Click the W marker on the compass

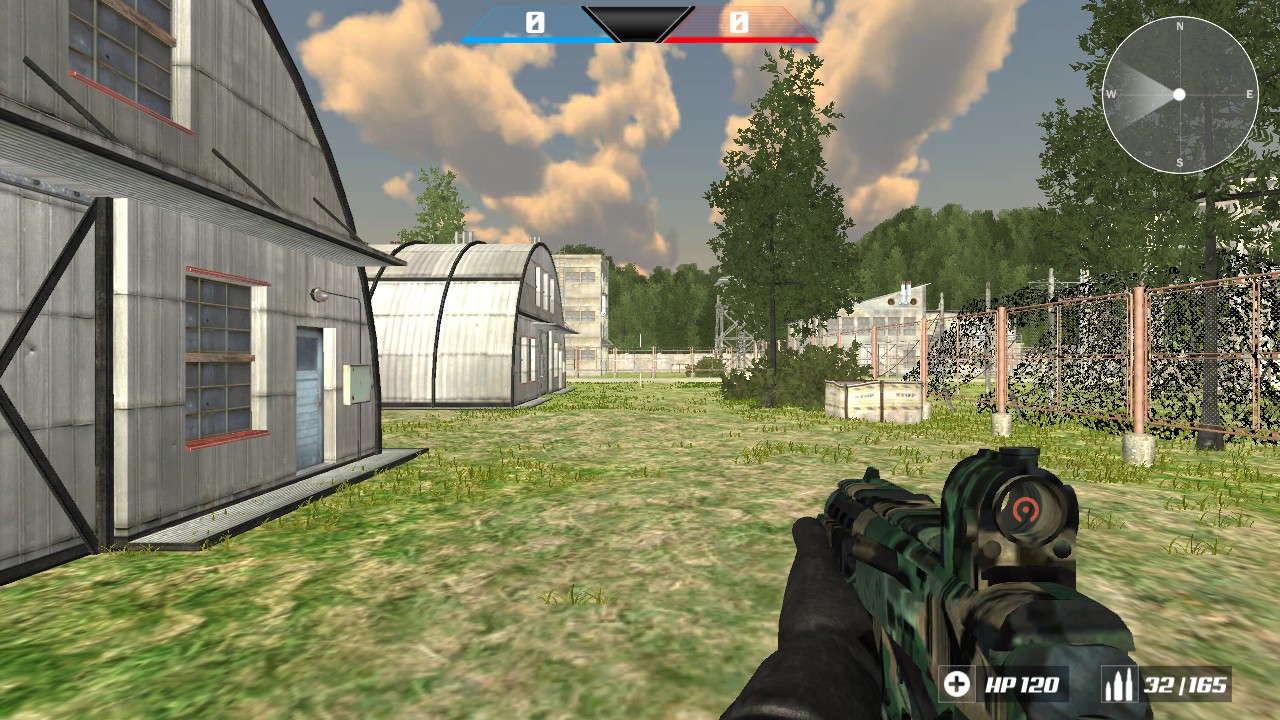coord(1111,95)
